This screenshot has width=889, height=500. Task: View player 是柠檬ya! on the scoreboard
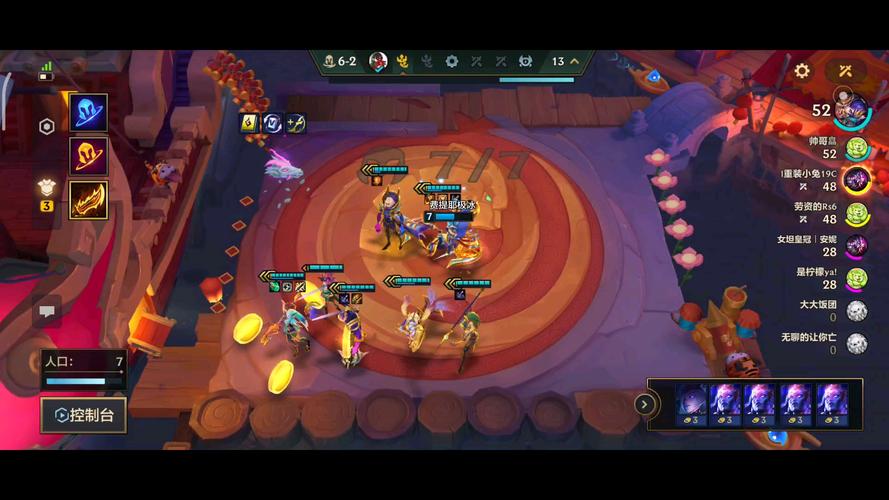857,278
